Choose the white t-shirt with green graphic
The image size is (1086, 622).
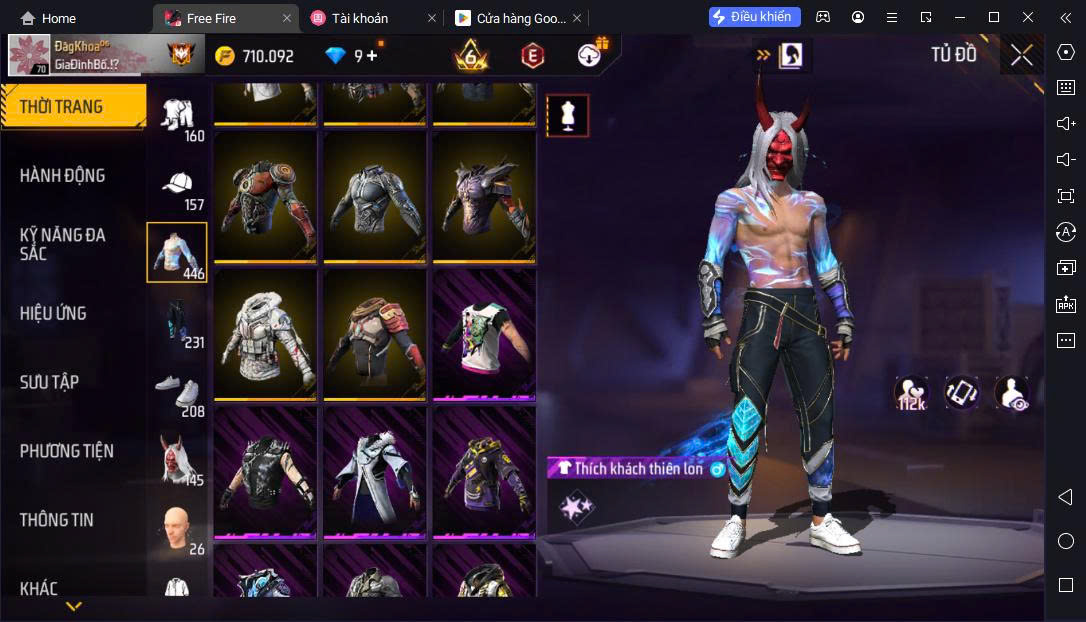[484, 334]
